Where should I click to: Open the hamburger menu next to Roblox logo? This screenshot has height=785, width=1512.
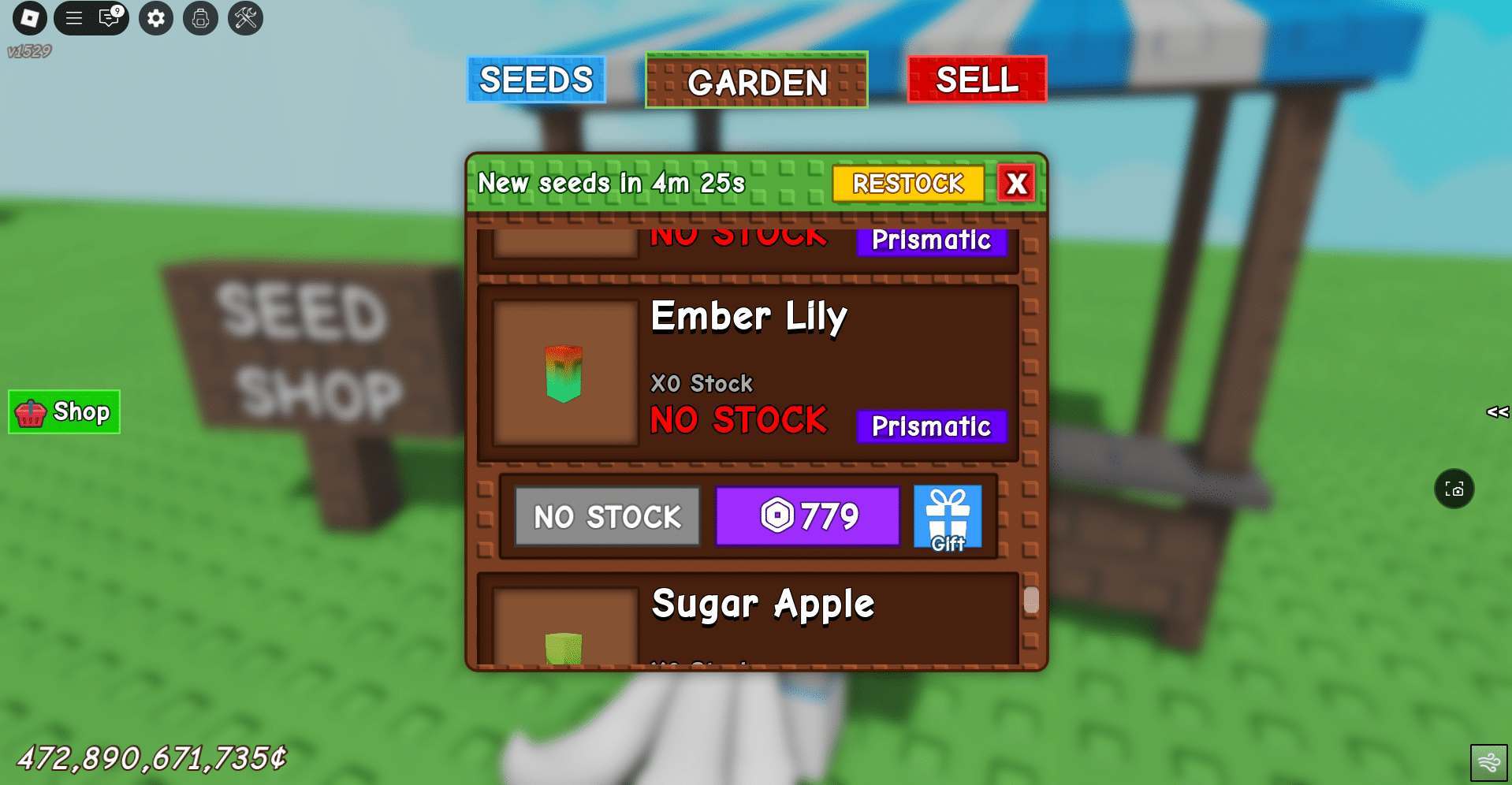pos(74,18)
